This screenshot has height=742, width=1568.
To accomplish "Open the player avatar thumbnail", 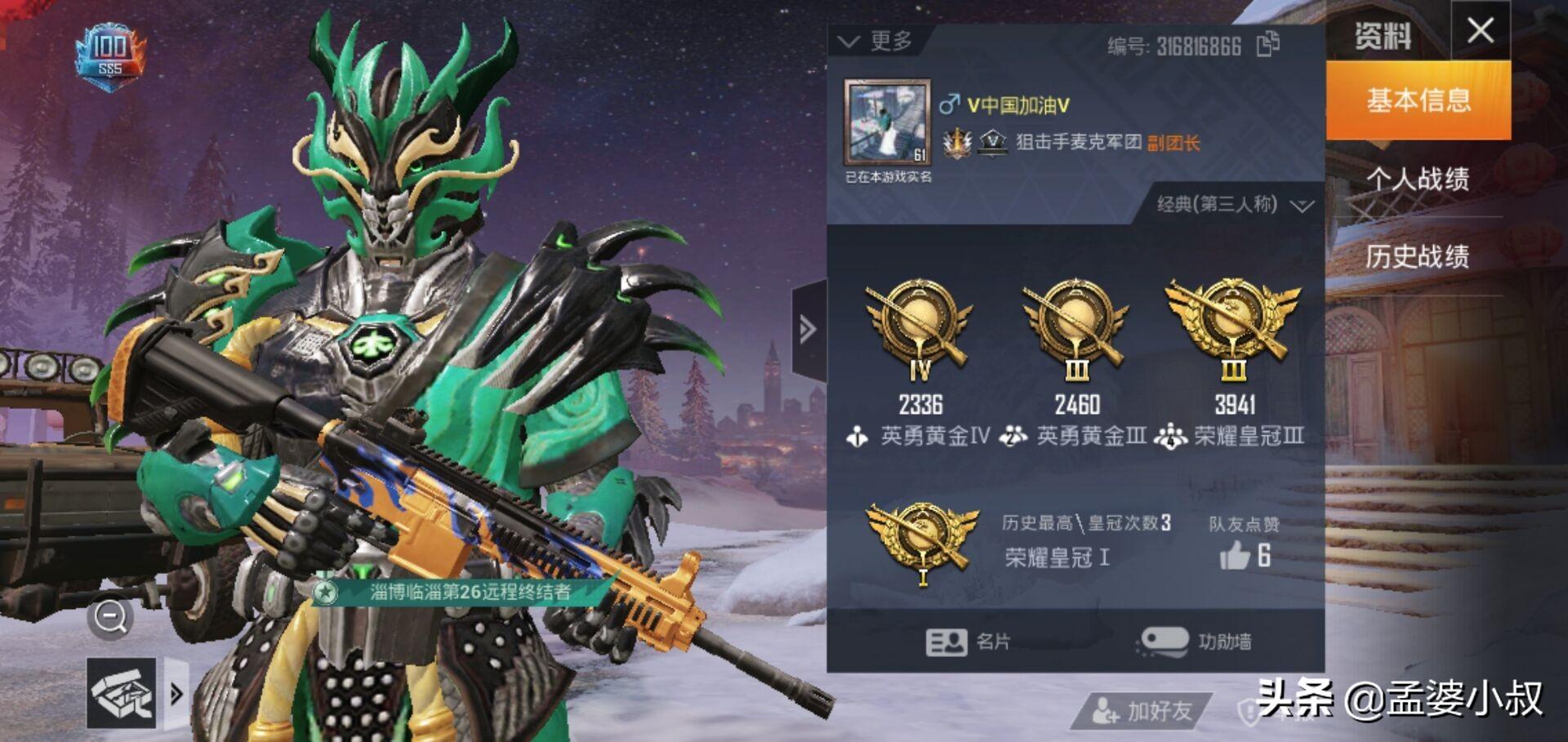I will 888,122.
